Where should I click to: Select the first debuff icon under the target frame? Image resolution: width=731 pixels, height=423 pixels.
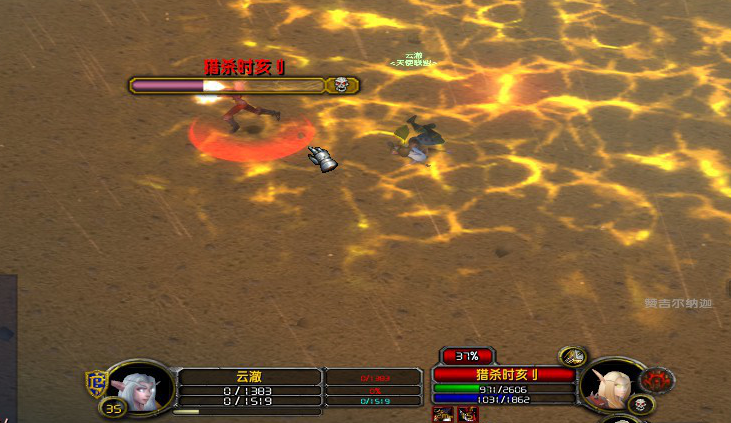(442, 413)
